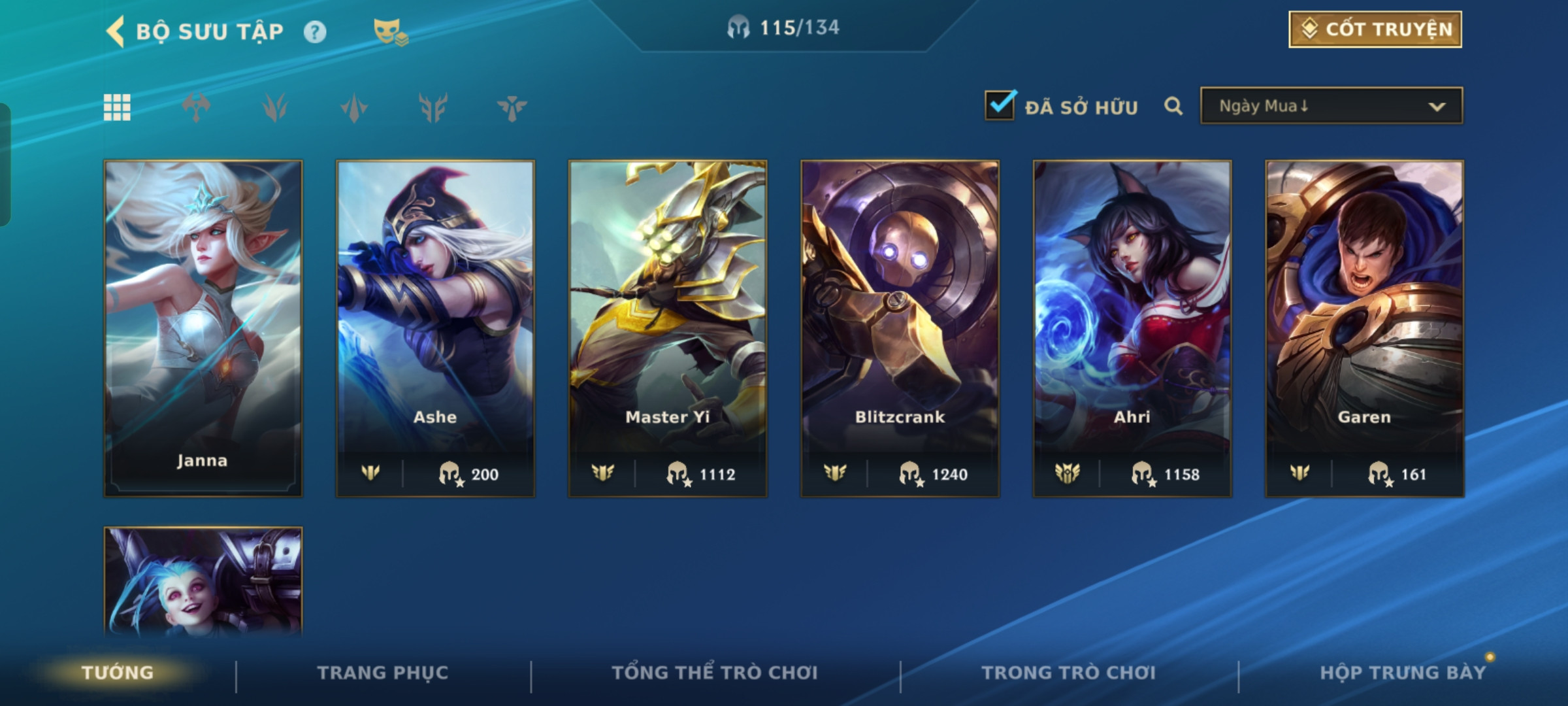Open the Tổng Thể Trò Chơi tab

(x=715, y=673)
